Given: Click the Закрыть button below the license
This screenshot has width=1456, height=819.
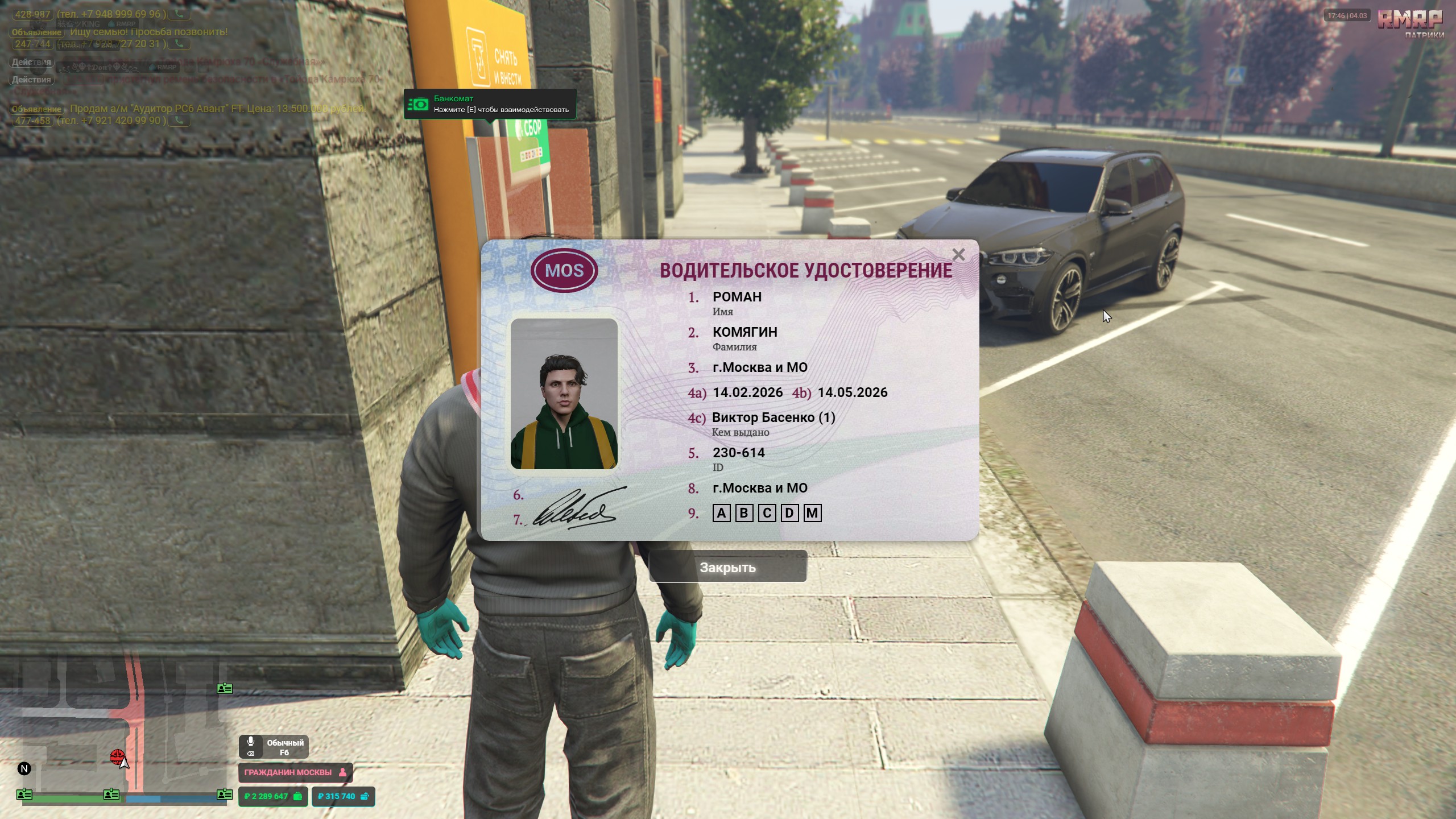Looking at the screenshot, I should (727, 567).
